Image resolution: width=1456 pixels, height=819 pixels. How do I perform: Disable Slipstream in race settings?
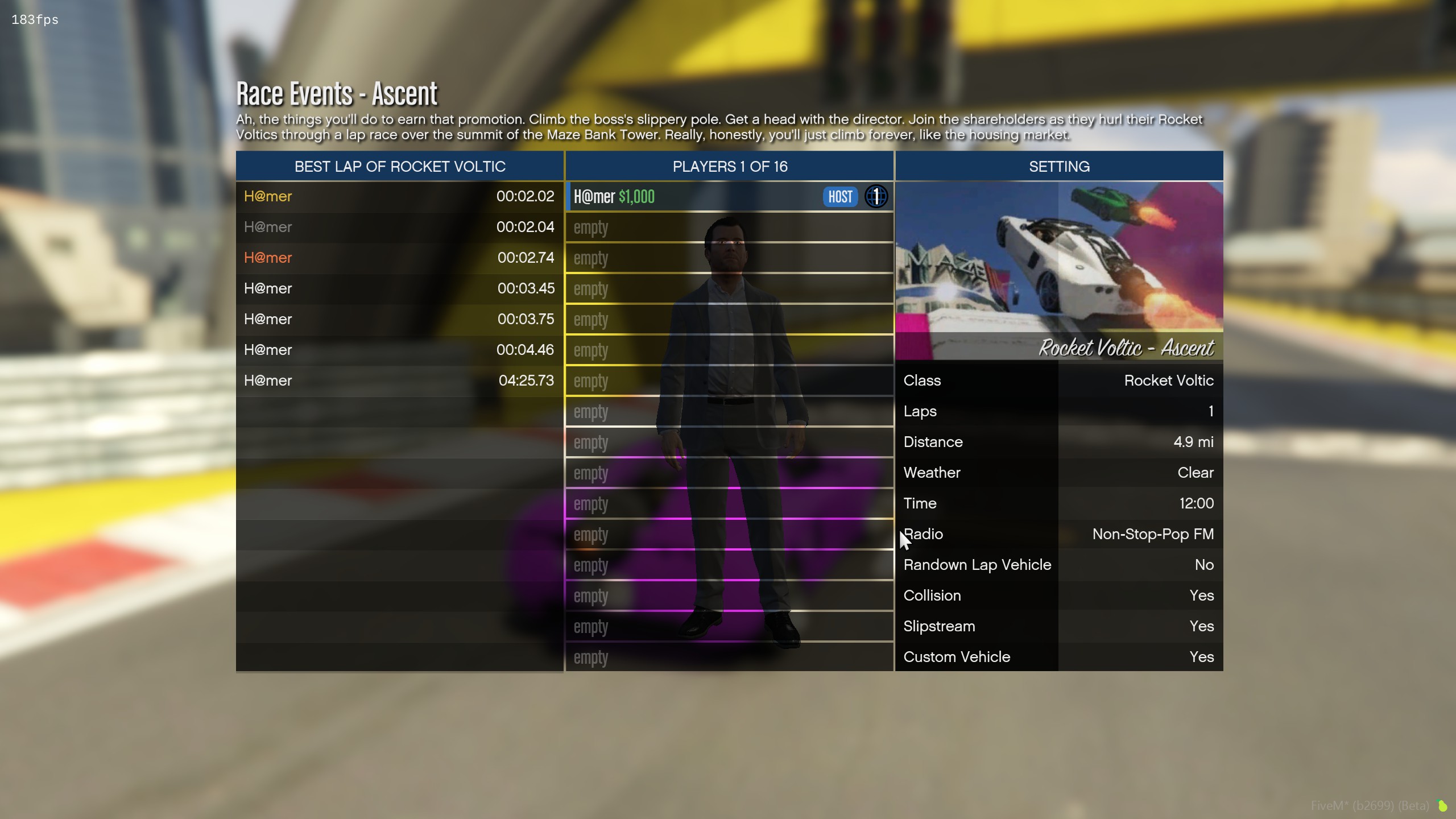pos(1058,626)
